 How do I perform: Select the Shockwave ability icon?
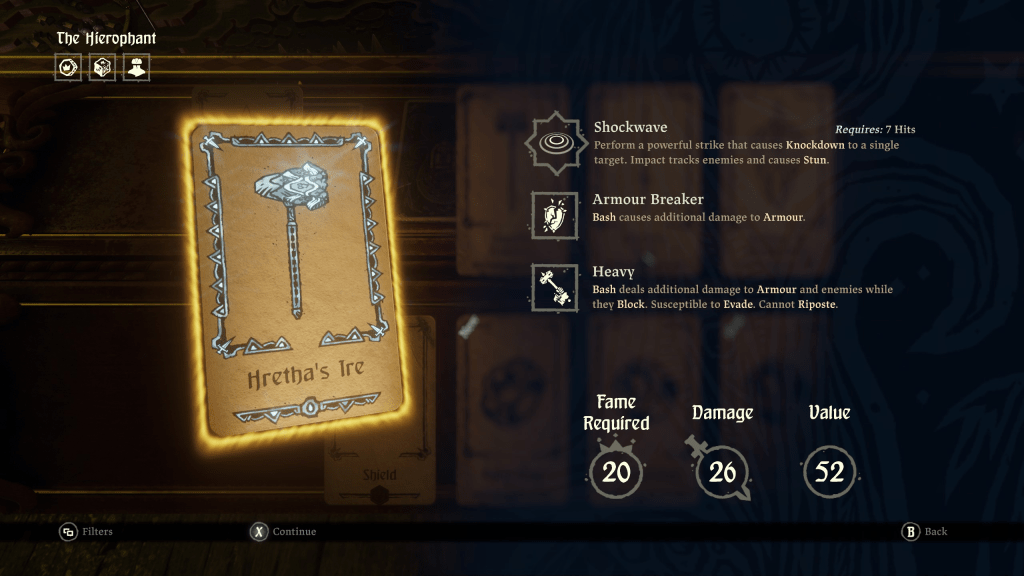[553, 143]
